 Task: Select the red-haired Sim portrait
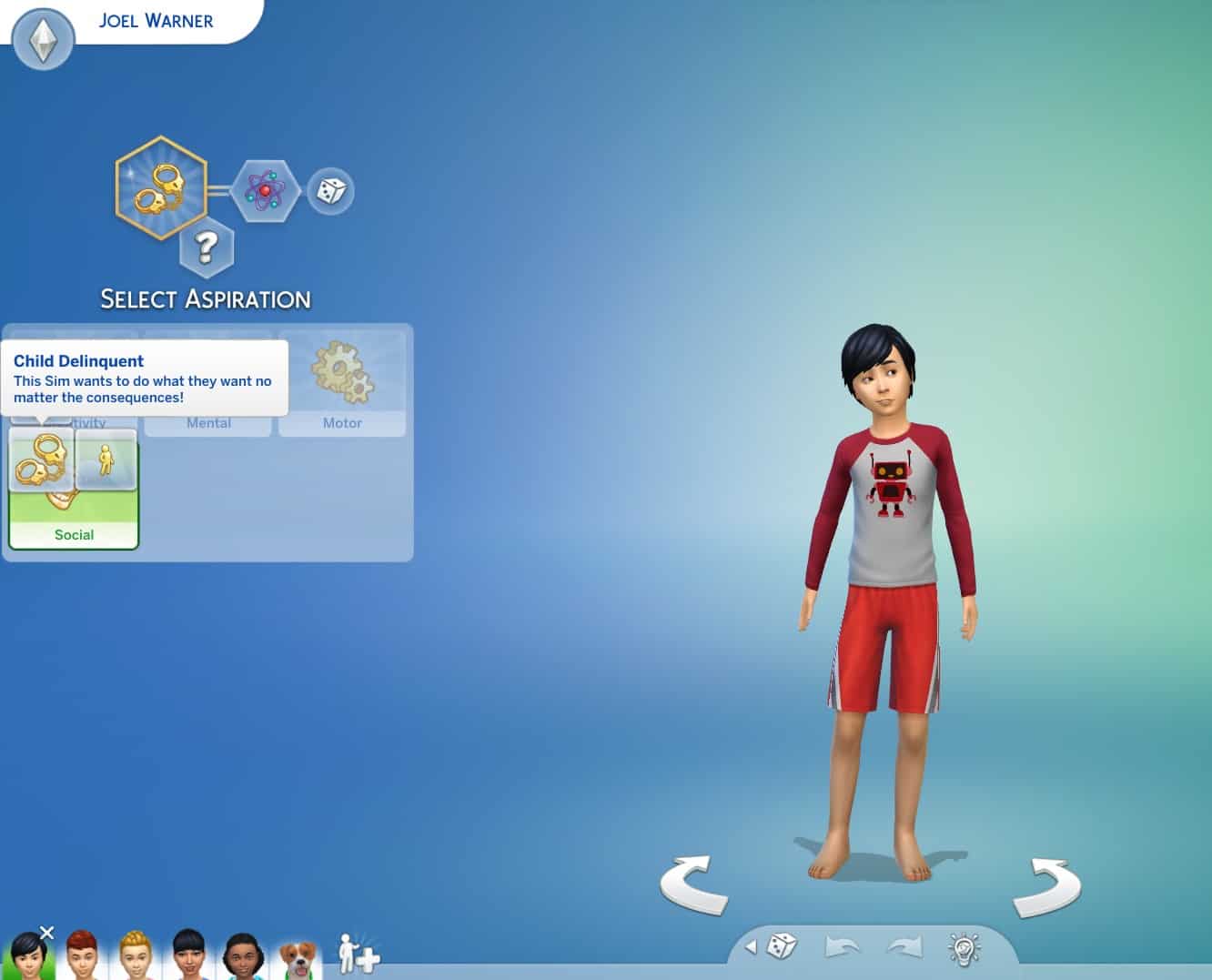[82, 955]
